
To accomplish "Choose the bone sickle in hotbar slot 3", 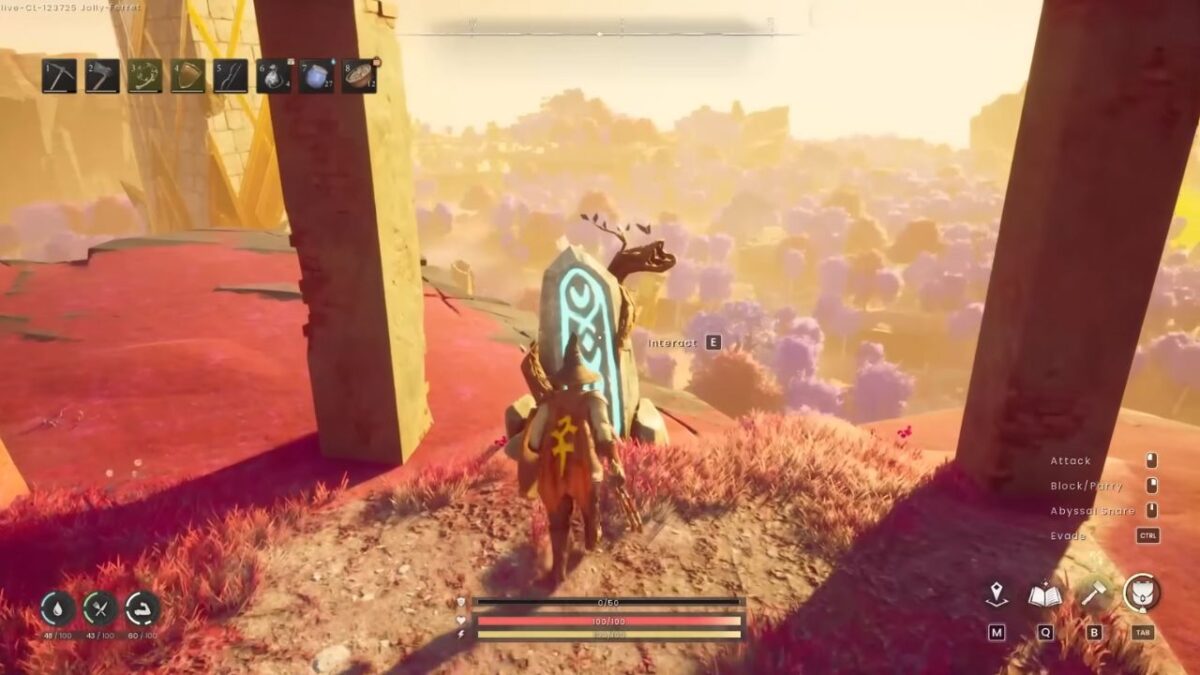I will (x=145, y=76).
